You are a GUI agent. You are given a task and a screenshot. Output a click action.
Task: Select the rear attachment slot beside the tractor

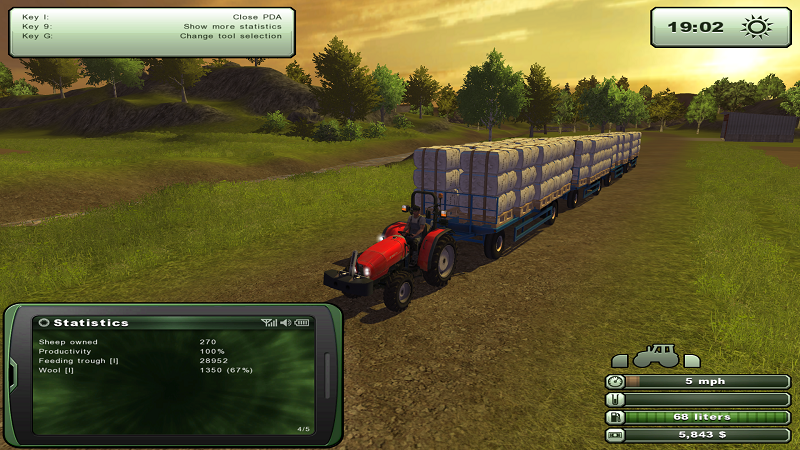coord(692,360)
